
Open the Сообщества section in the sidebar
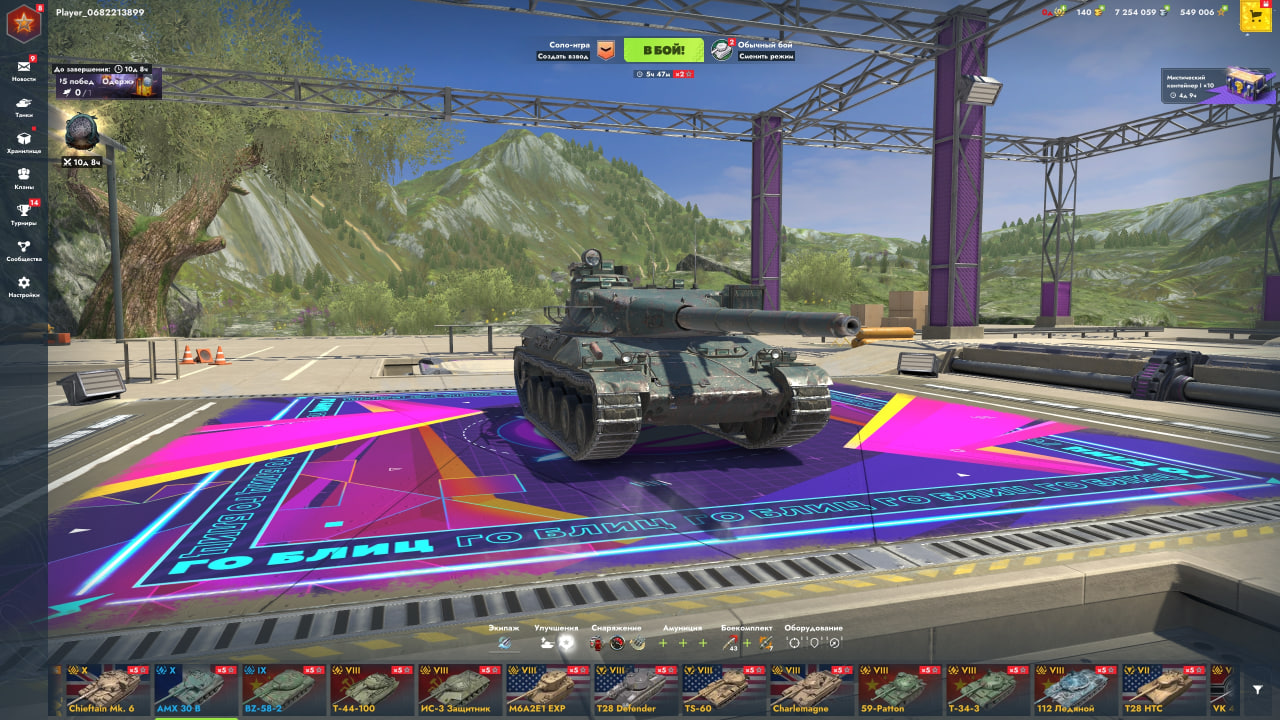tap(23, 242)
